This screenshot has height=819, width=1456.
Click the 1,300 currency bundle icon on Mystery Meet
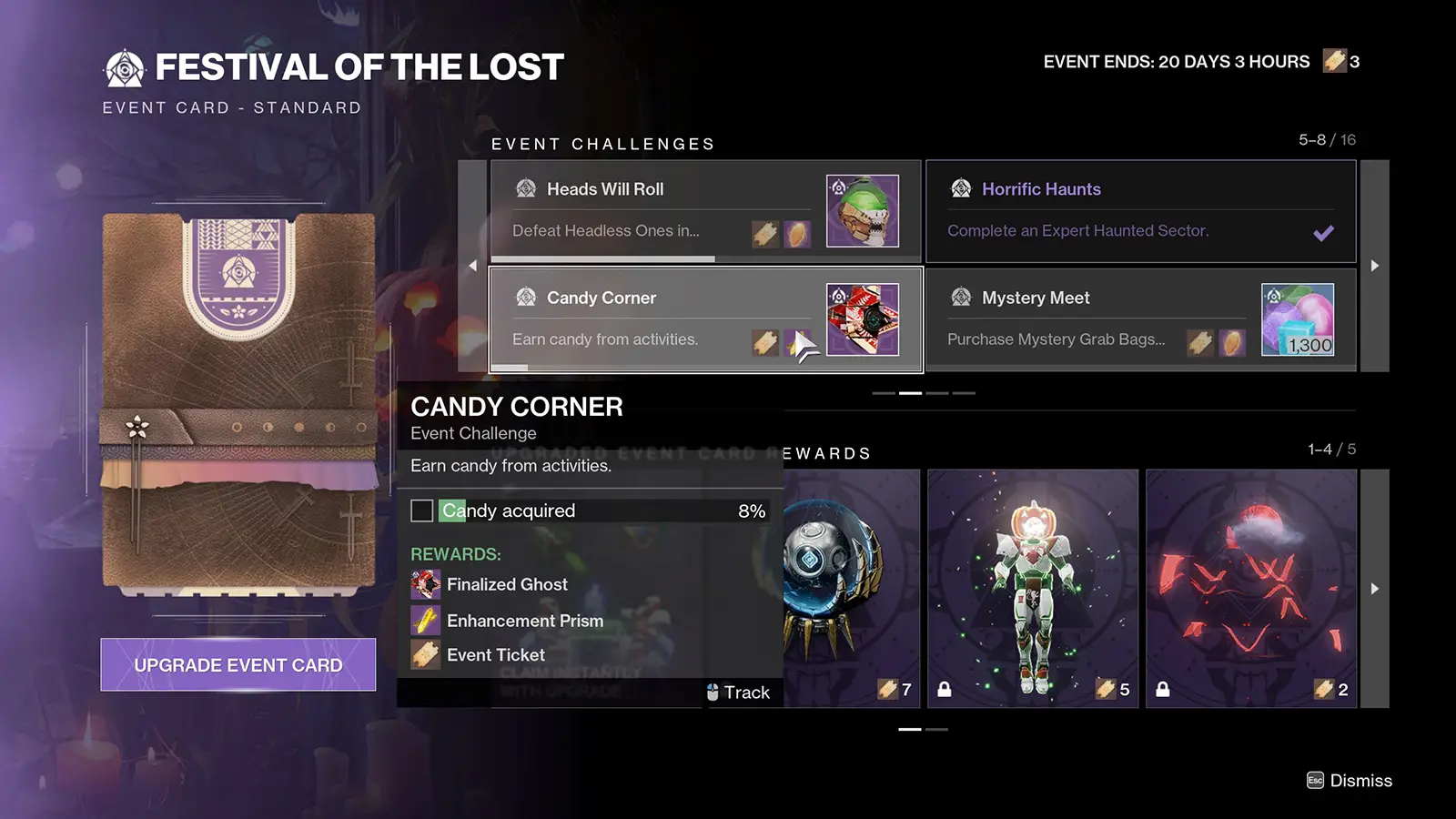[1299, 319]
